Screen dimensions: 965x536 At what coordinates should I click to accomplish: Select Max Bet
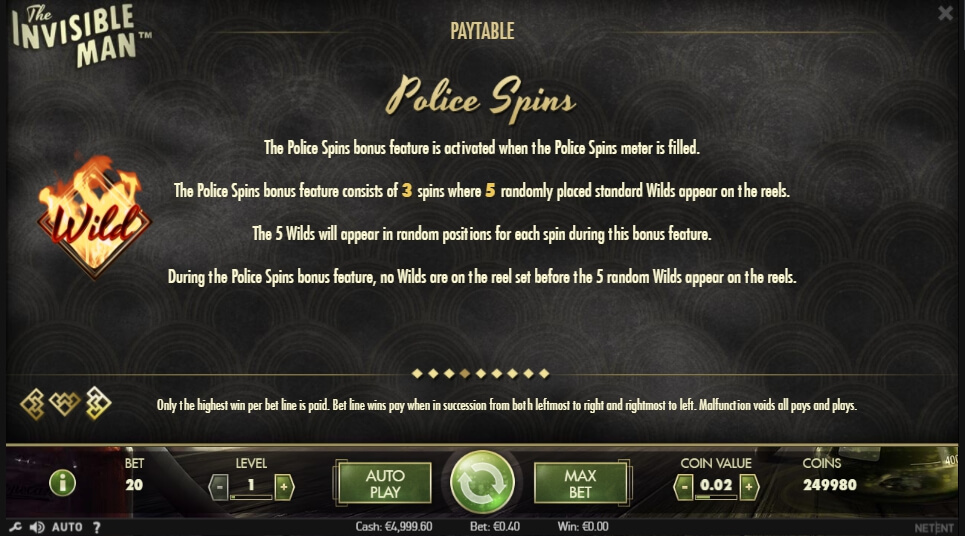[580, 483]
